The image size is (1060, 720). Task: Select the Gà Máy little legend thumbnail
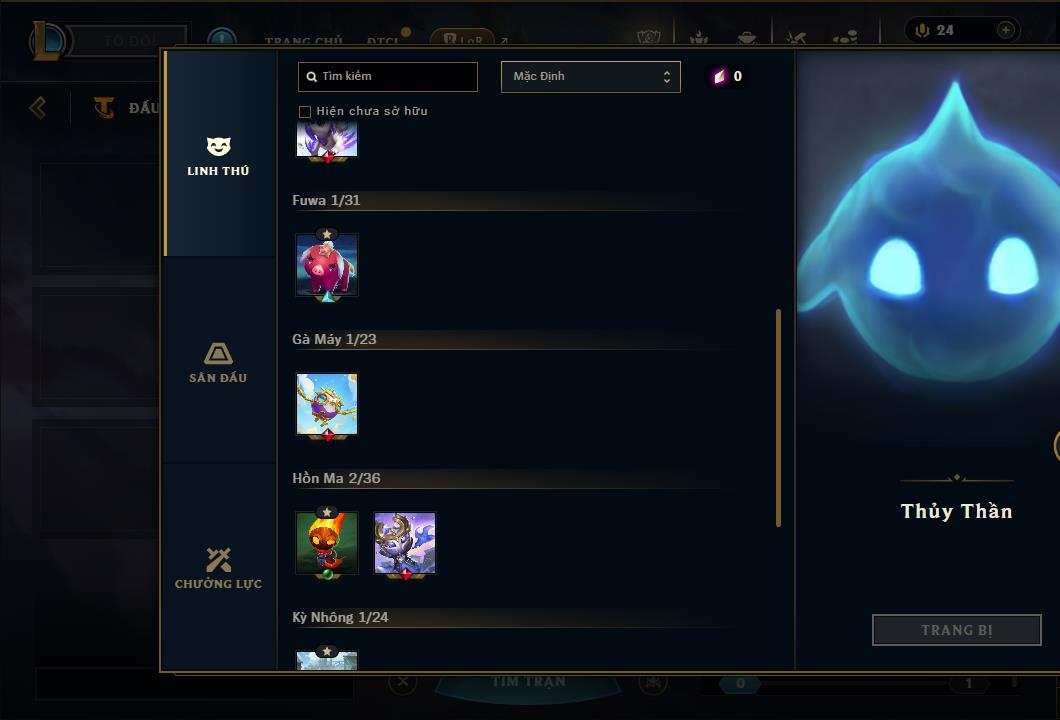327,404
